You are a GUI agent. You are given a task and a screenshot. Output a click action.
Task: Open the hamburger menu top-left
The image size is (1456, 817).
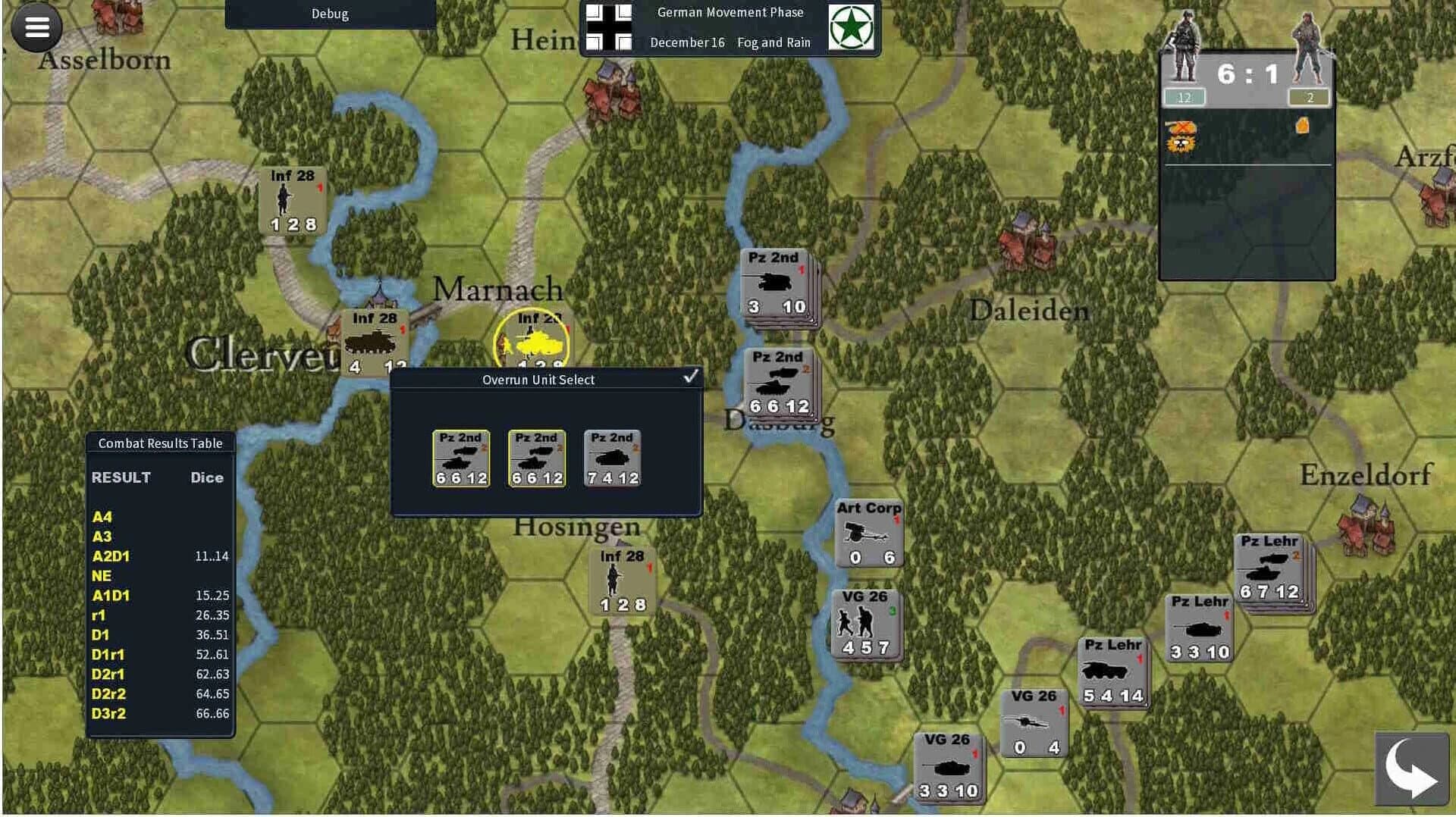coord(36,27)
